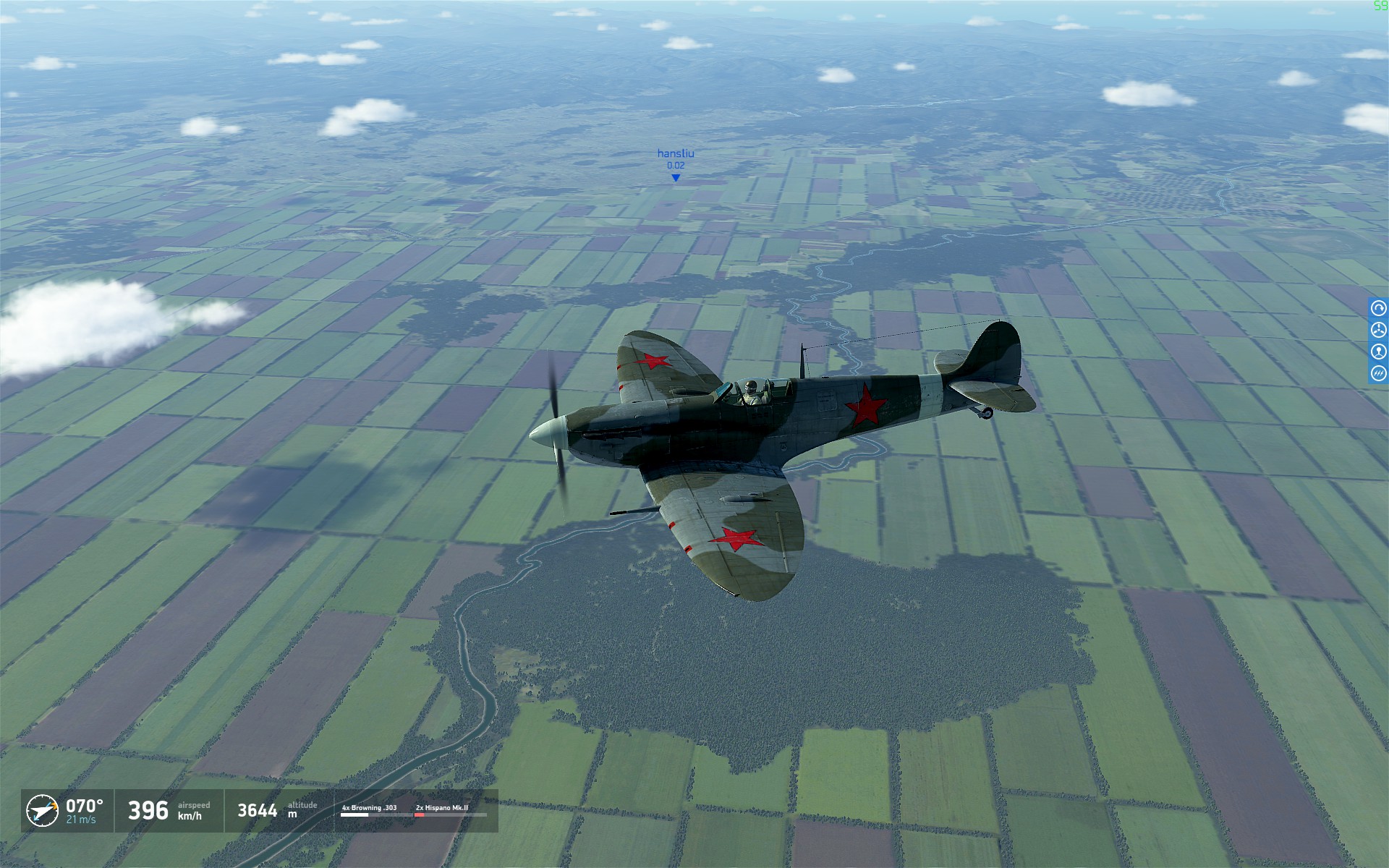Click the heading compass indicator
The image size is (1389, 868).
[42, 810]
